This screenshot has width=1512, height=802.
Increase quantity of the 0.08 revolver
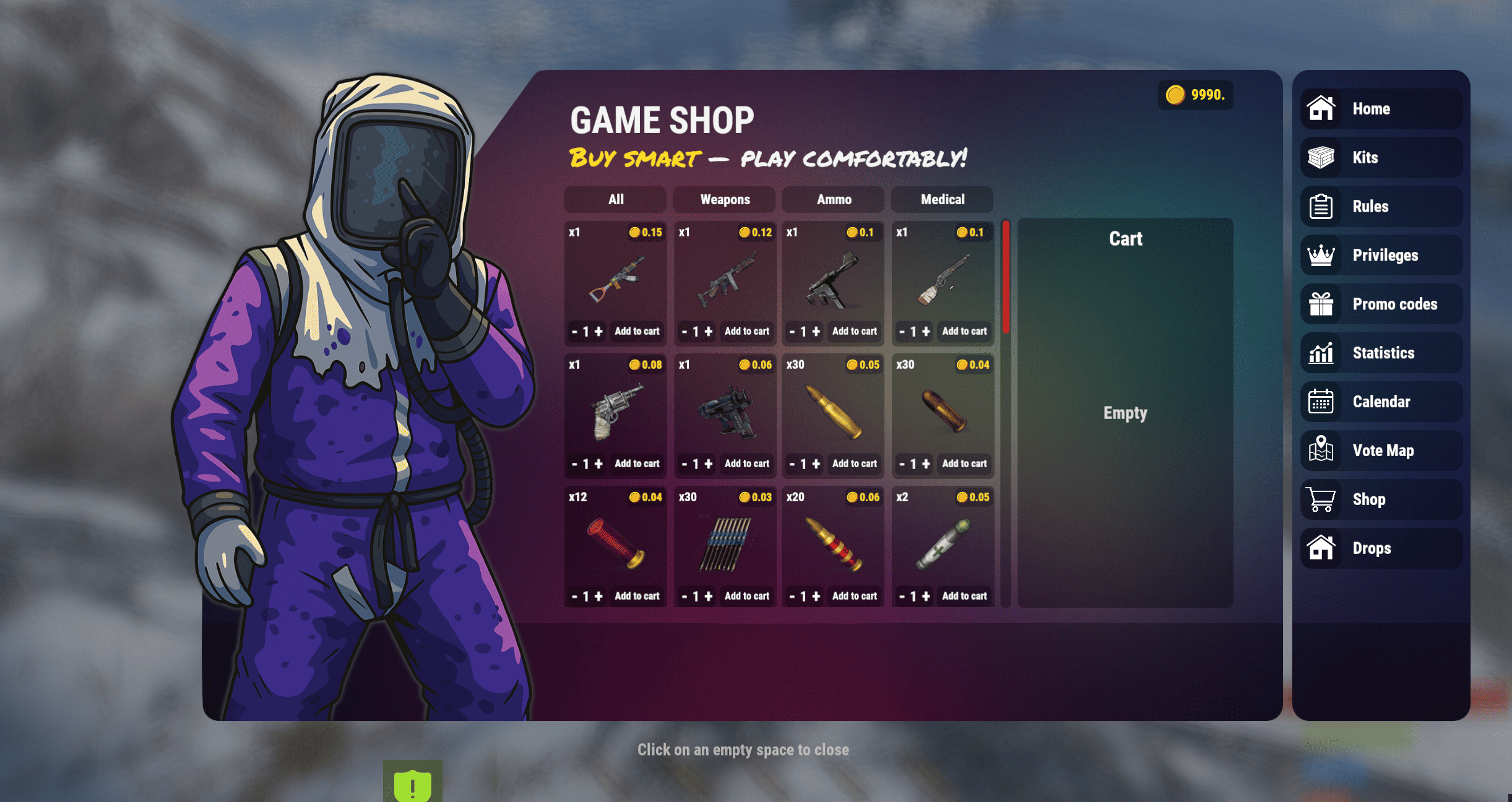click(x=598, y=464)
